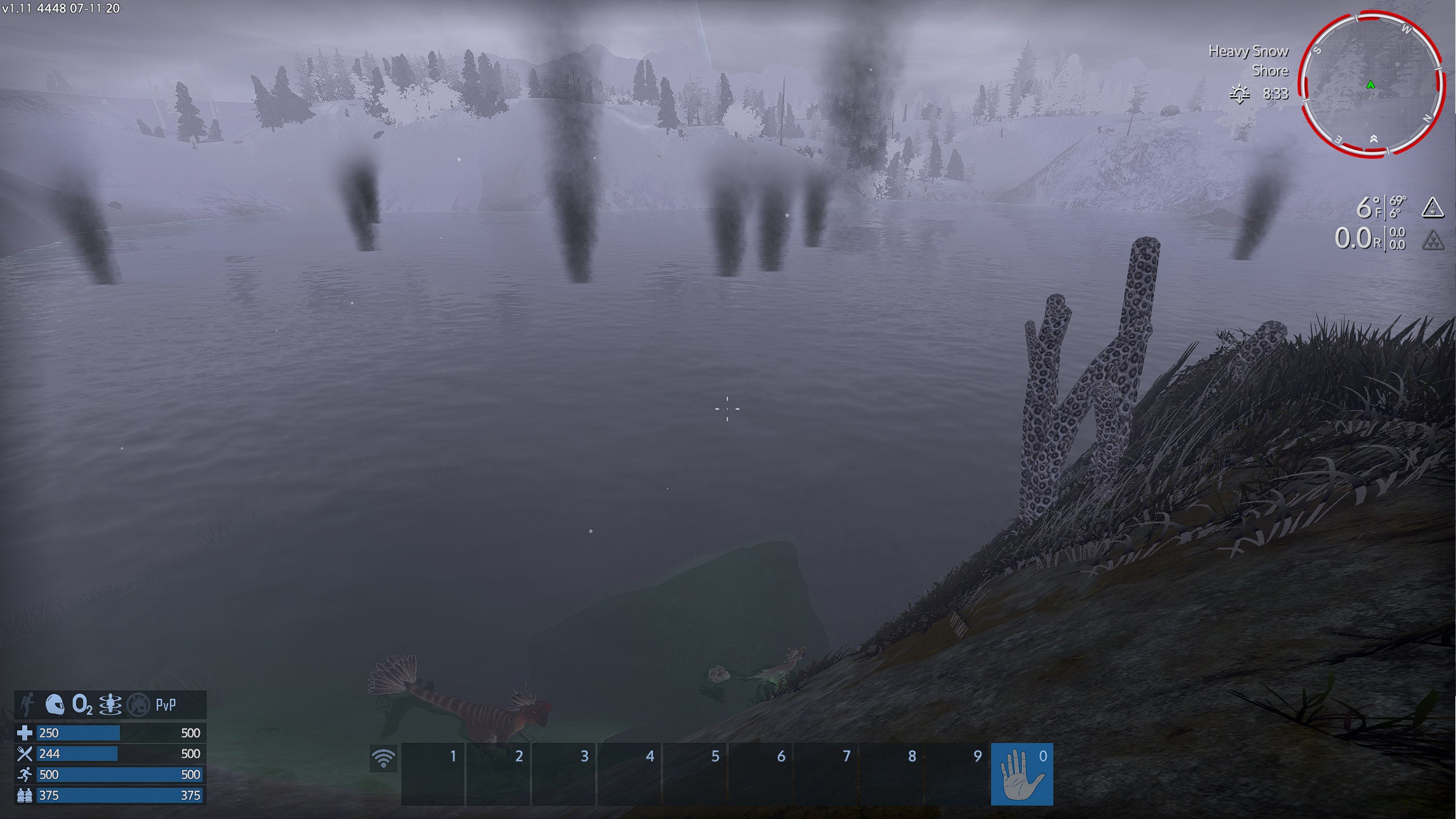Select hotbar slot number 9
Image resolution: width=1456 pixels, height=819 pixels.
click(957, 774)
